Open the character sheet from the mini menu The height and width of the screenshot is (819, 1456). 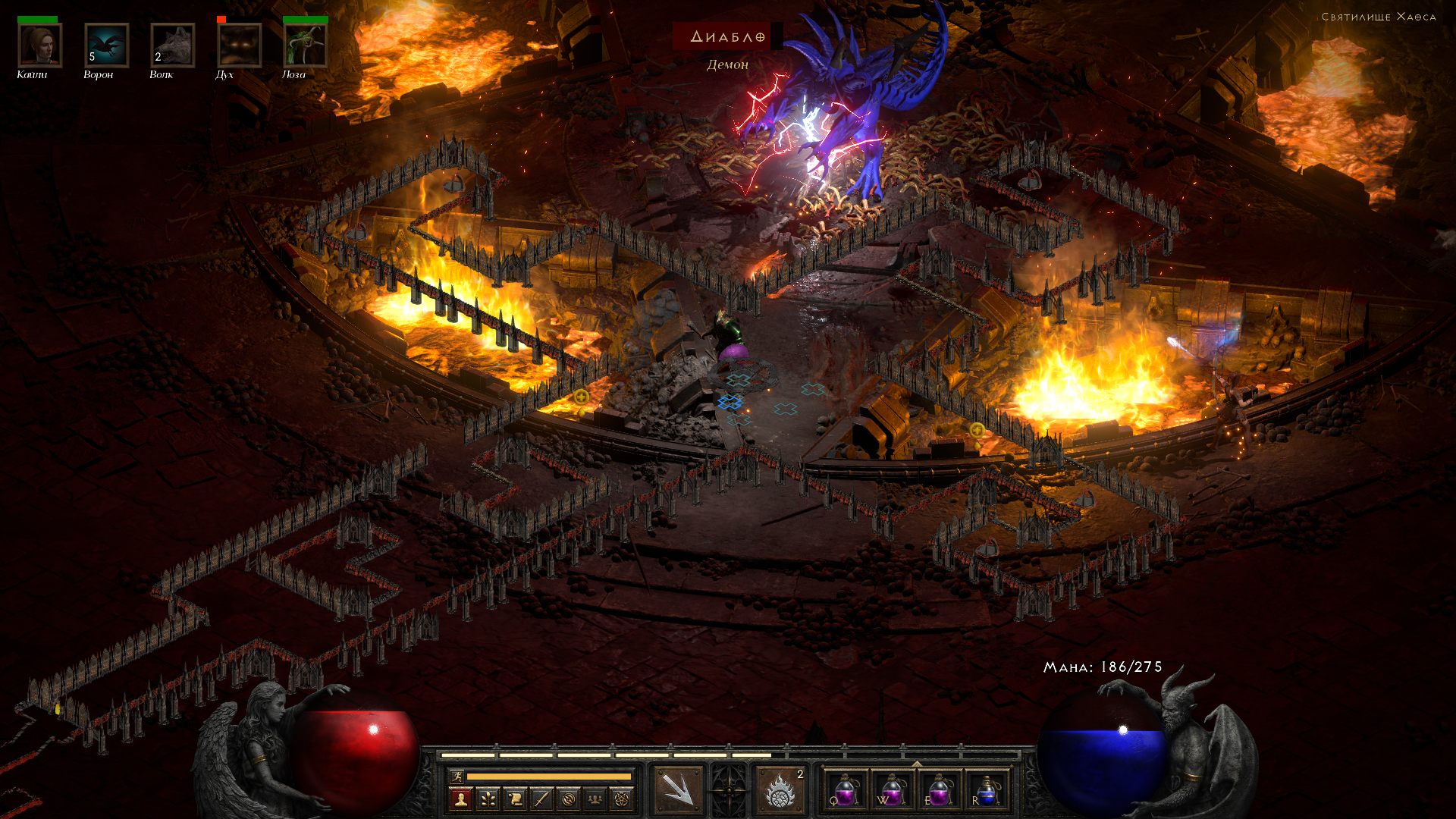[460, 799]
